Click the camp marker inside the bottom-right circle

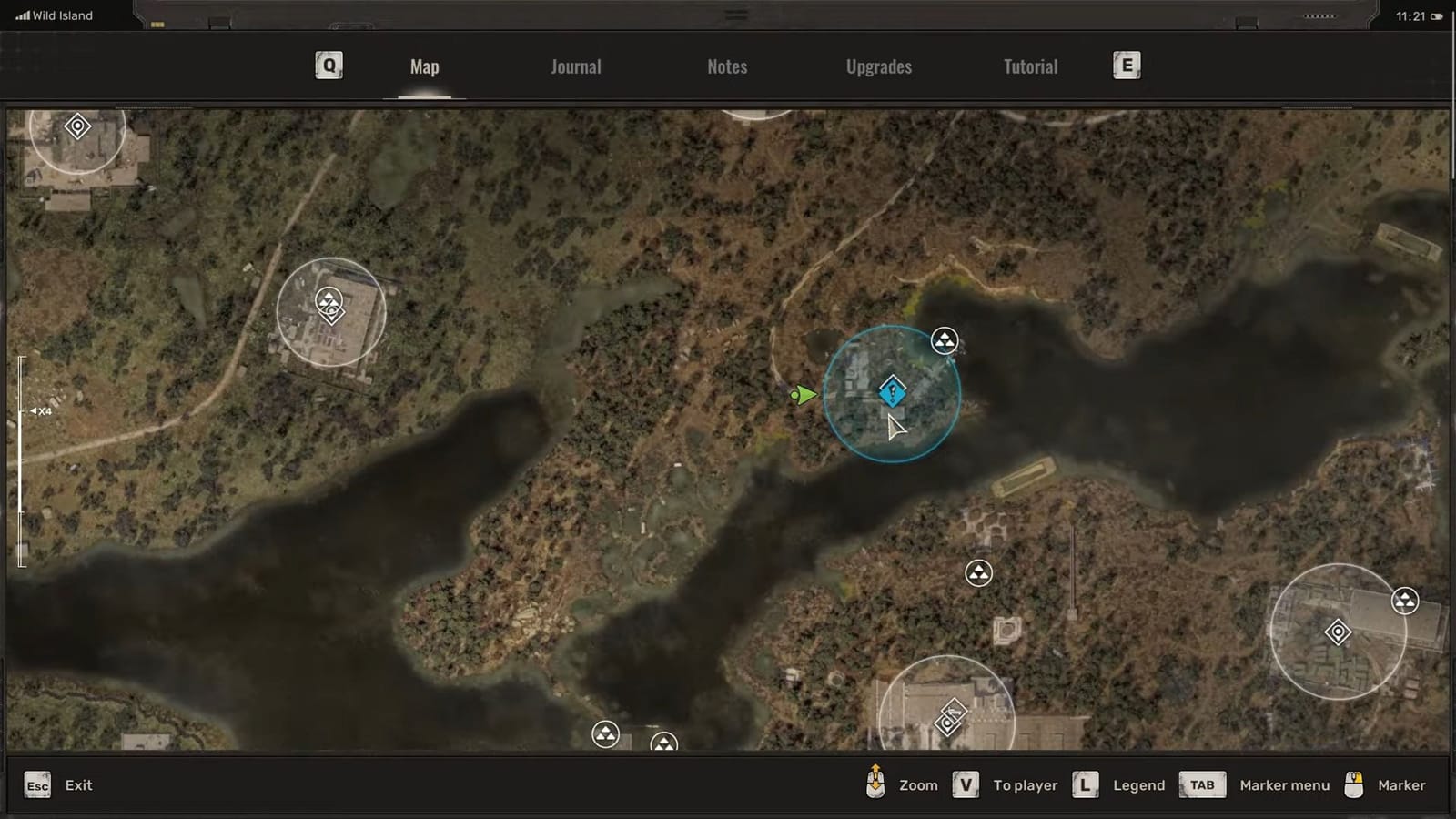(x=1338, y=631)
